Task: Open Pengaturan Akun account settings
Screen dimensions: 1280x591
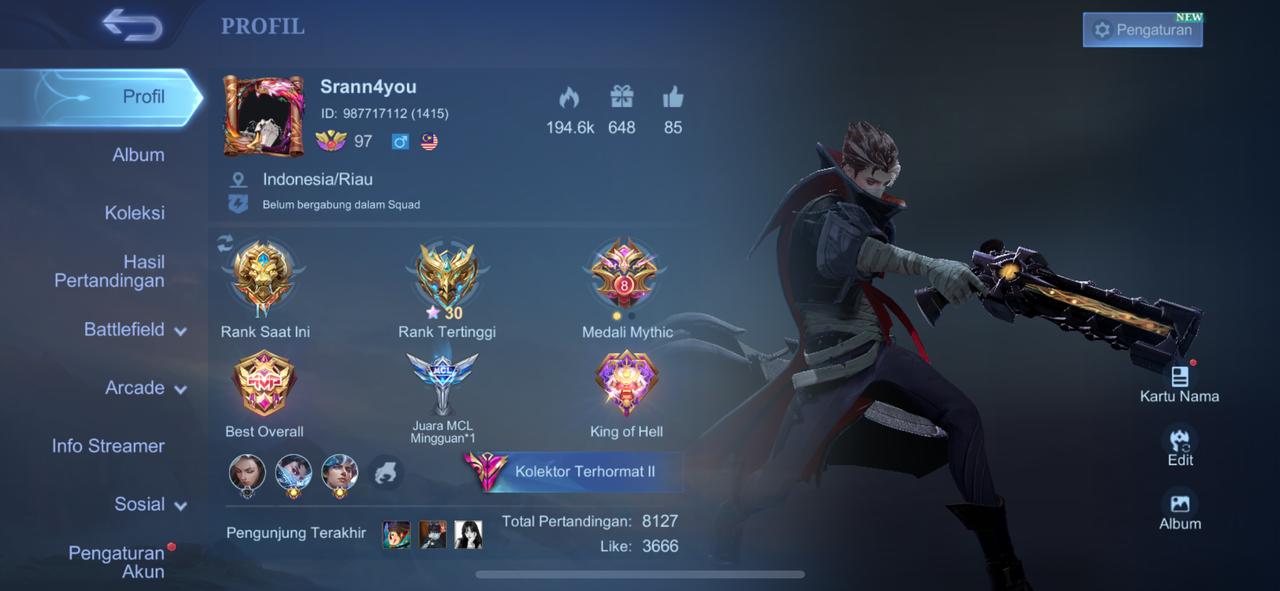Action: pos(116,562)
